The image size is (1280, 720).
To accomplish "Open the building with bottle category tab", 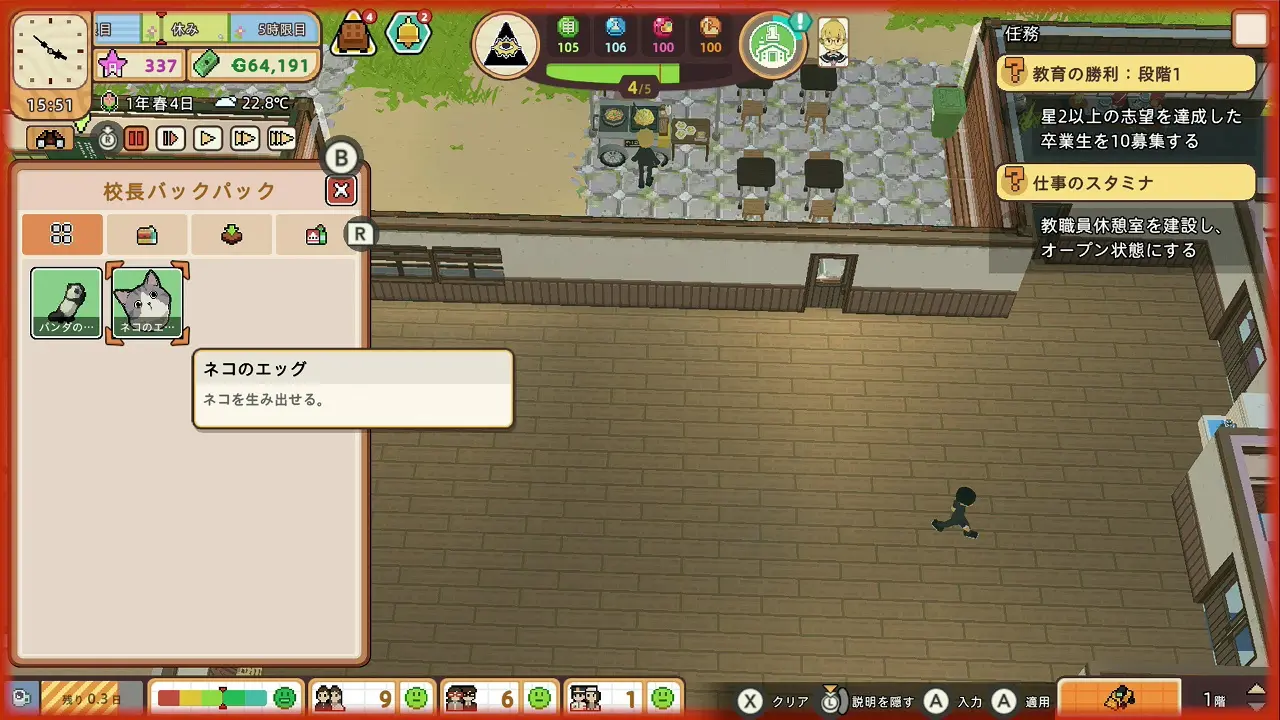I will pyautogui.click(x=316, y=235).
